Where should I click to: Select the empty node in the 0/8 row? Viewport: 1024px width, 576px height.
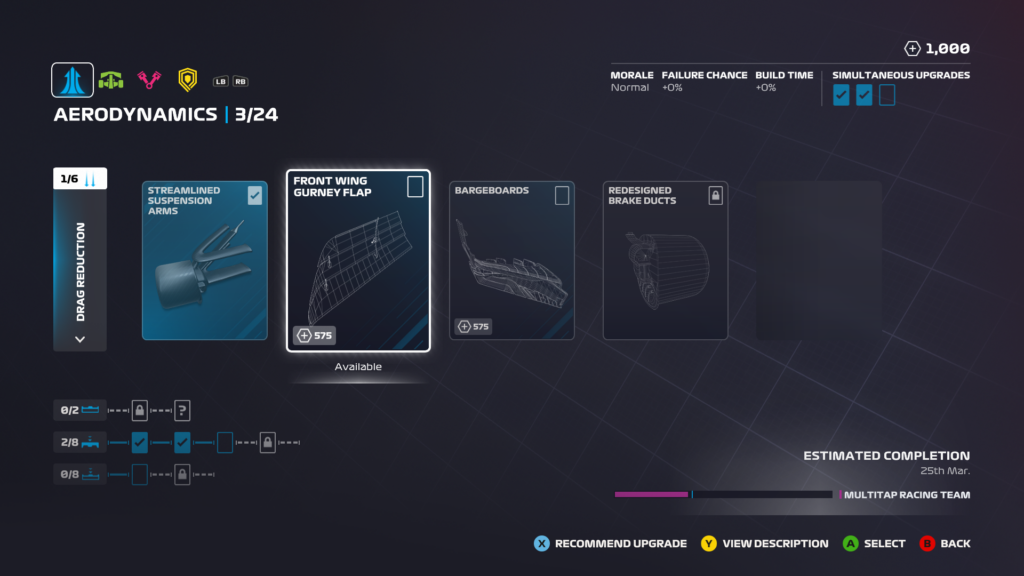coord(140,474)
